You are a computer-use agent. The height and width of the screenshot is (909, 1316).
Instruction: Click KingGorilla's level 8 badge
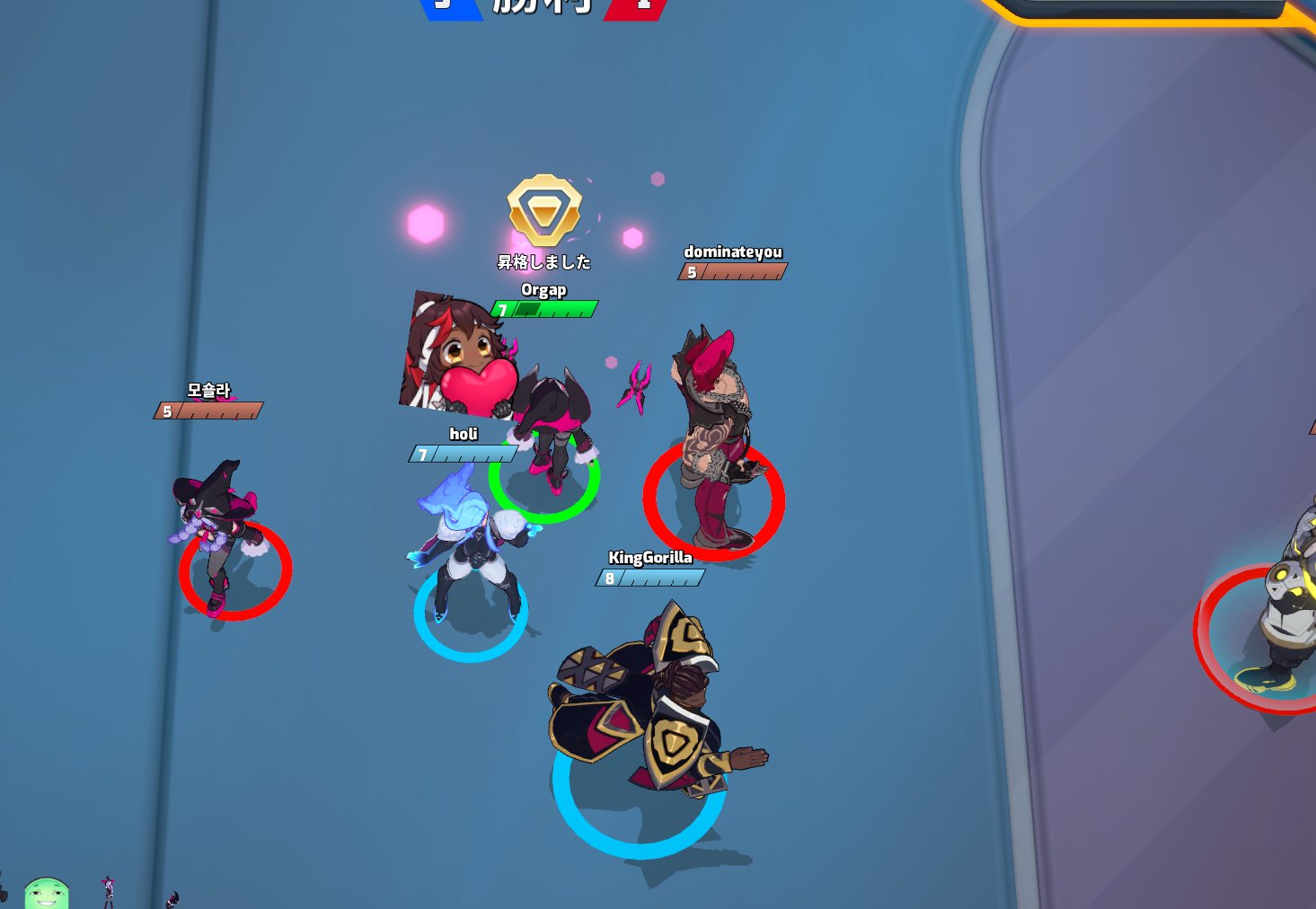point(610,578)
